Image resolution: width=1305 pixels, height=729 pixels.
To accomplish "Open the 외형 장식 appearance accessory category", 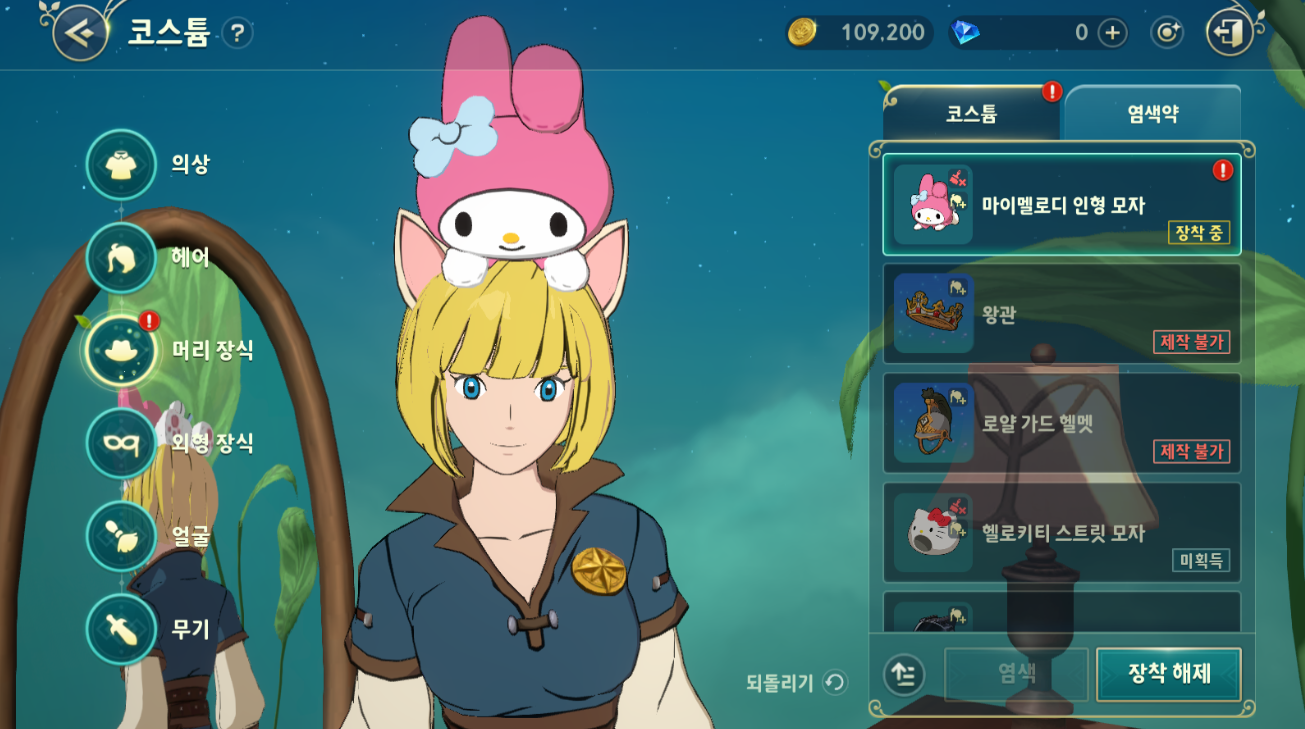I will [122, 443].
